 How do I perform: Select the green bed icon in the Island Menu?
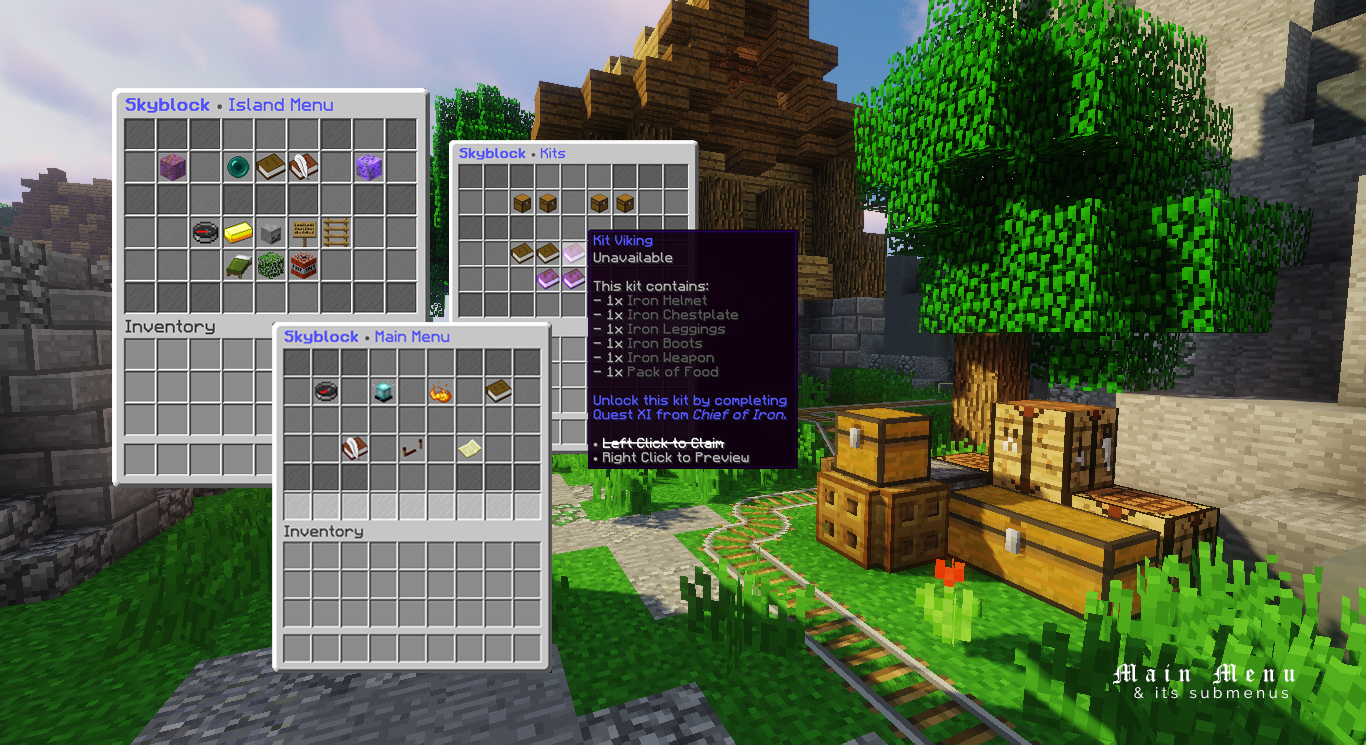(x=238, y=265)
